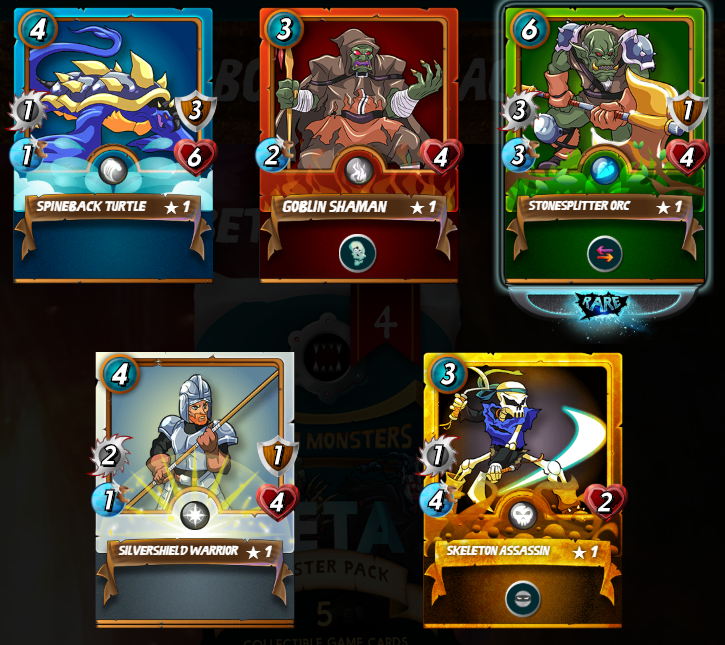Click Skeleton Assassin's sneak mask icon

522,598
